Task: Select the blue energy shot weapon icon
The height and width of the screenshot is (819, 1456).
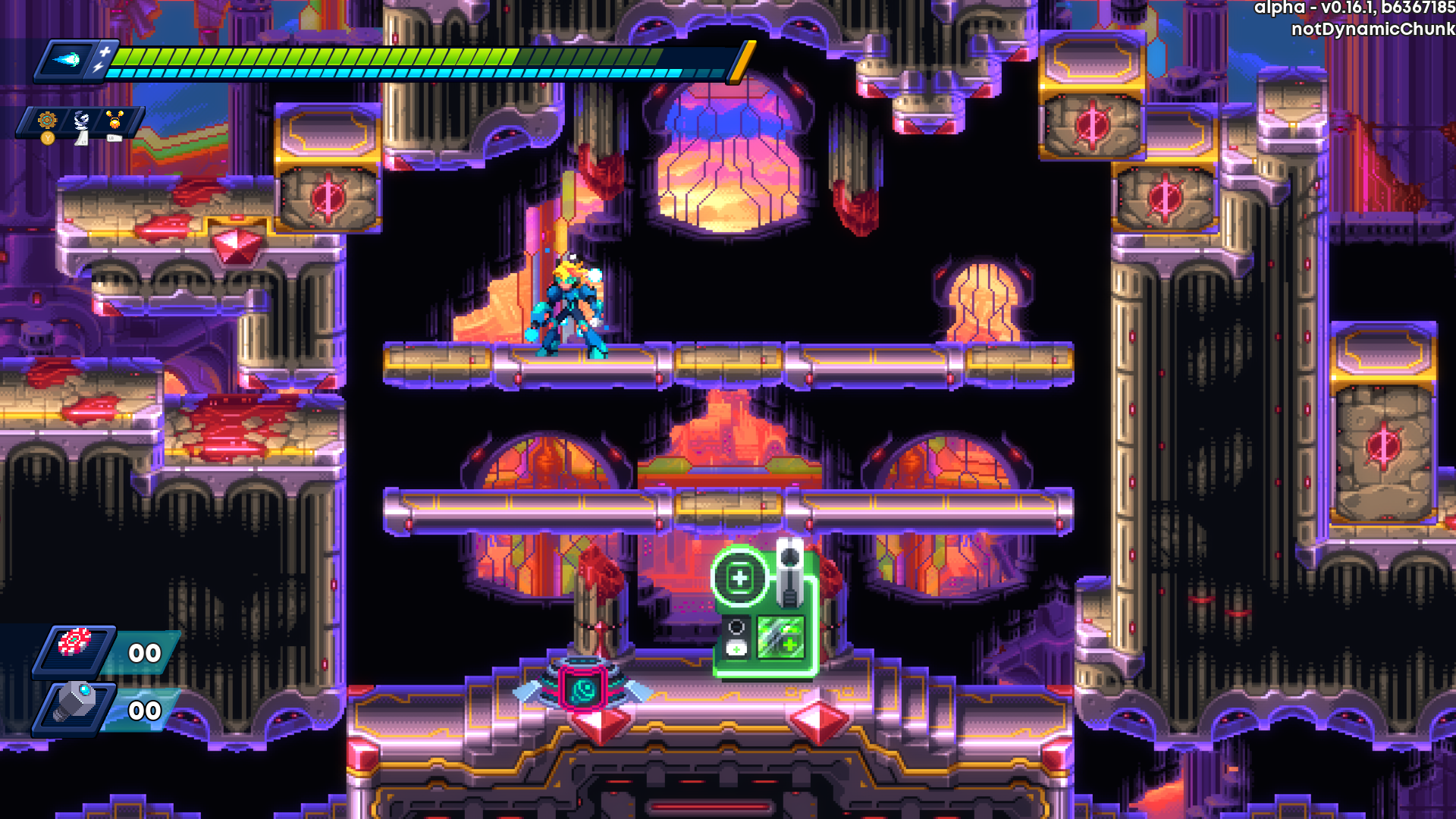Action: (67, 60)
